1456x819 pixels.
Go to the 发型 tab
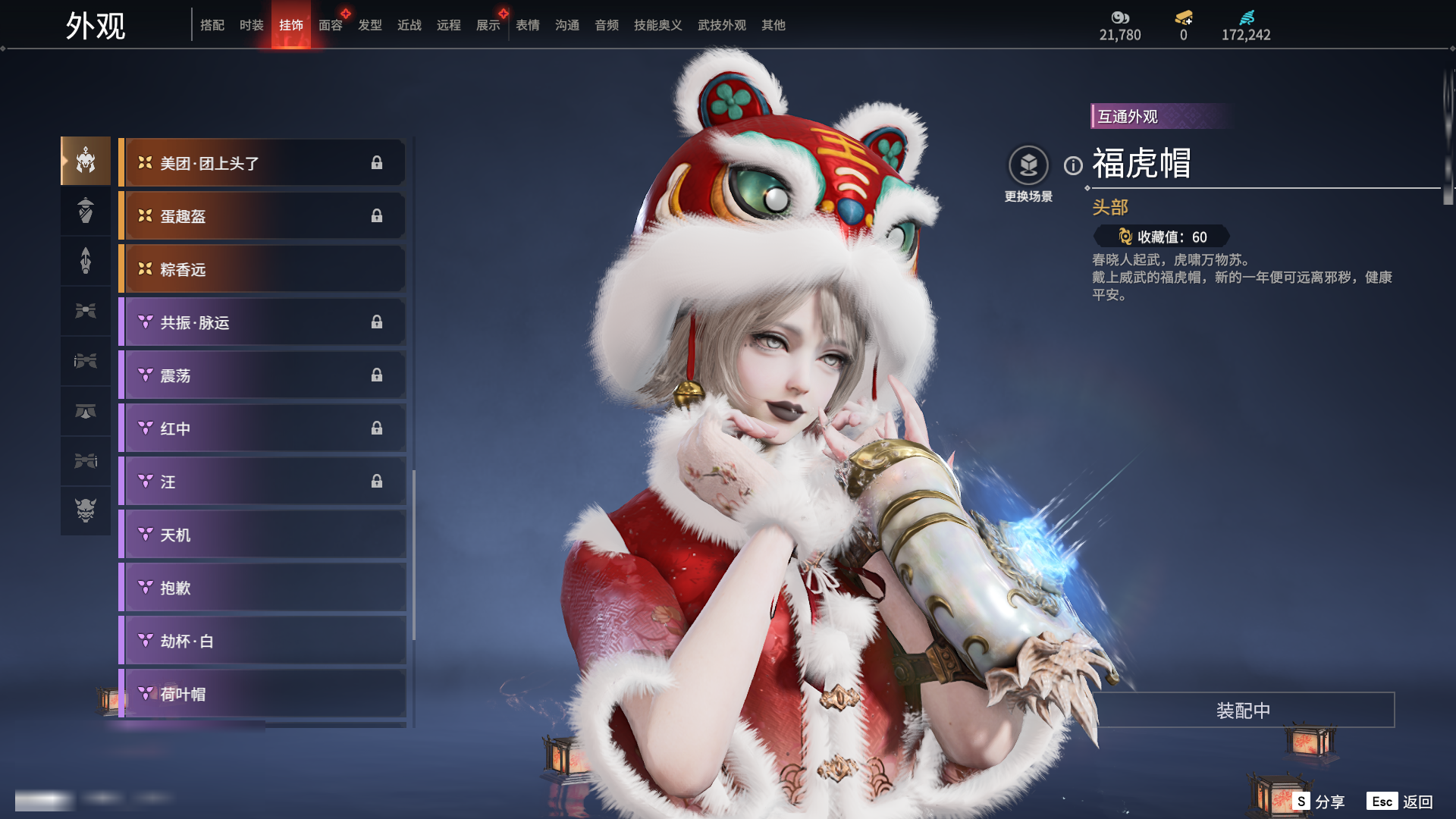click(369, 25)
